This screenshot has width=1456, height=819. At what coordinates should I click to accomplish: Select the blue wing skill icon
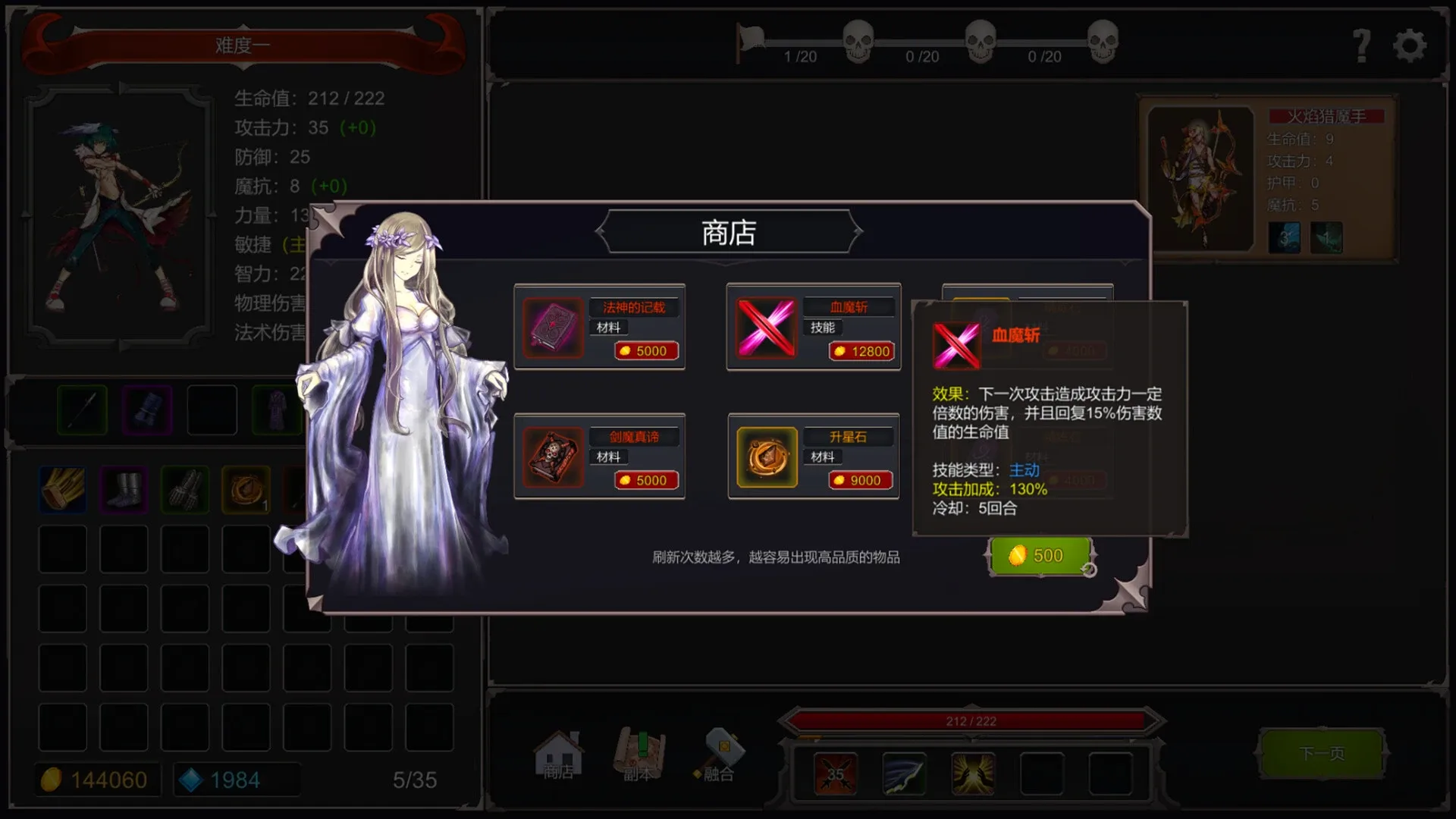[902, 773]
